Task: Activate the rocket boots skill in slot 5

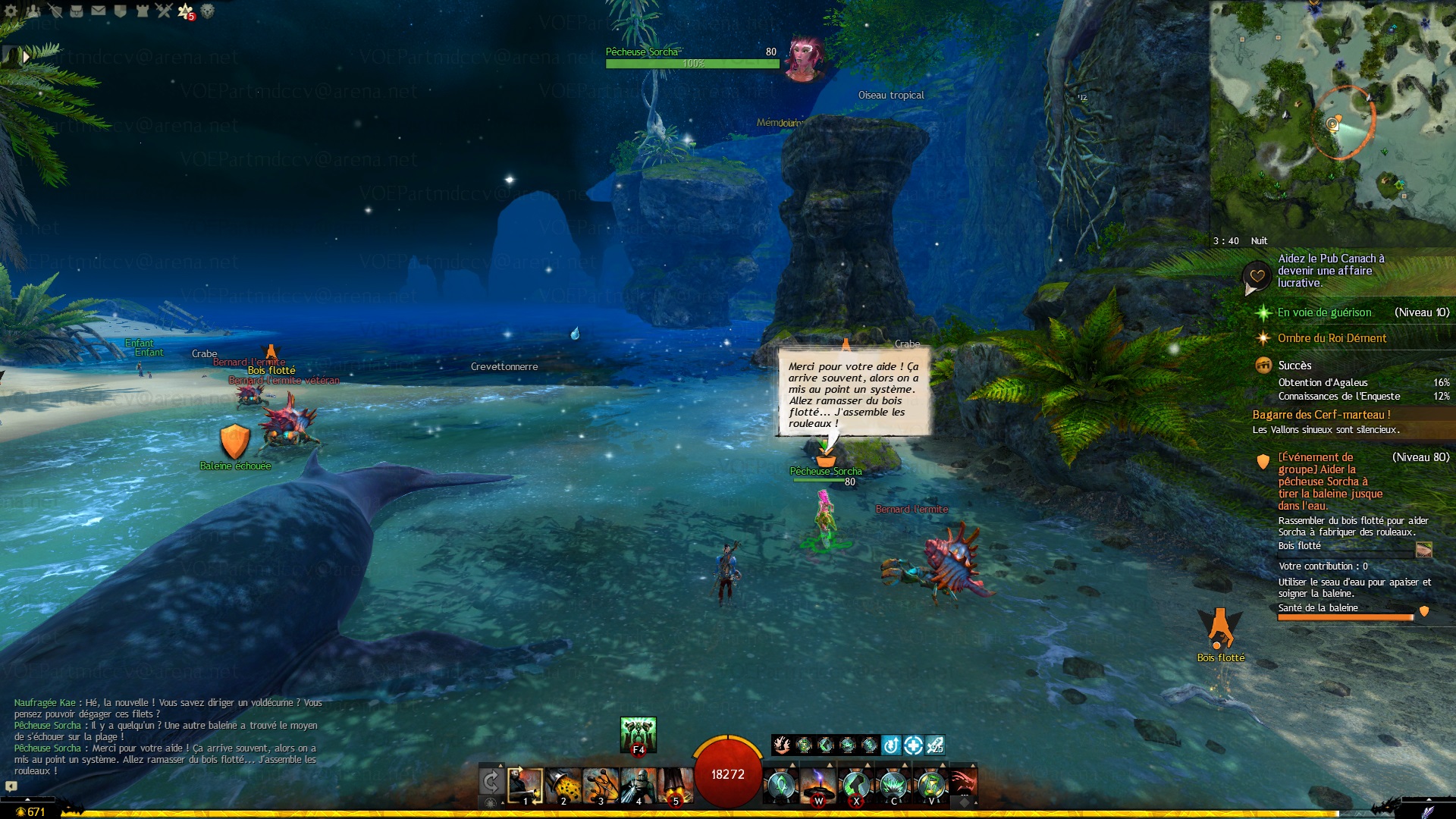Action: pos(675,785)
